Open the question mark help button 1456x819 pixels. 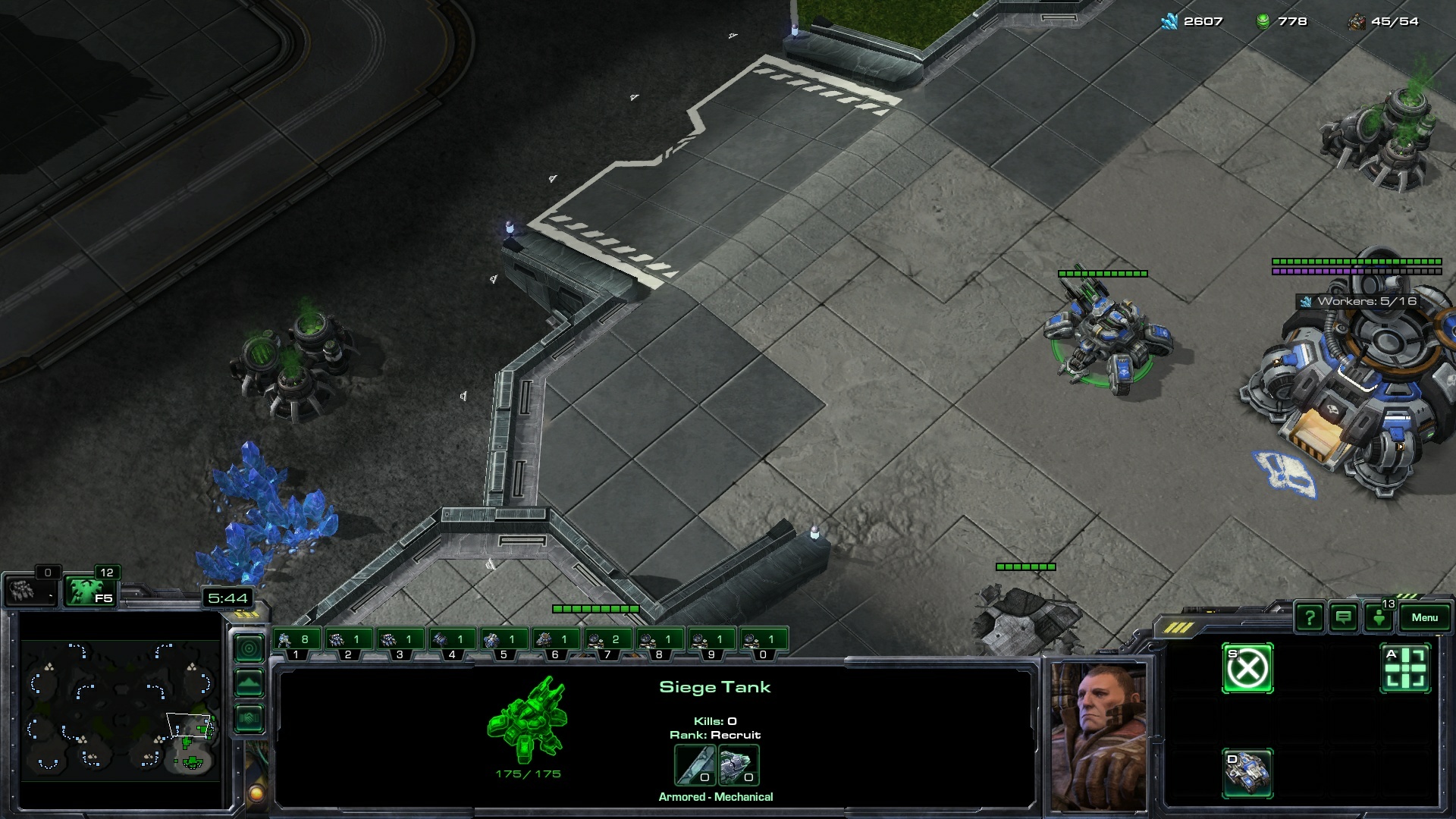[1309, 617]
